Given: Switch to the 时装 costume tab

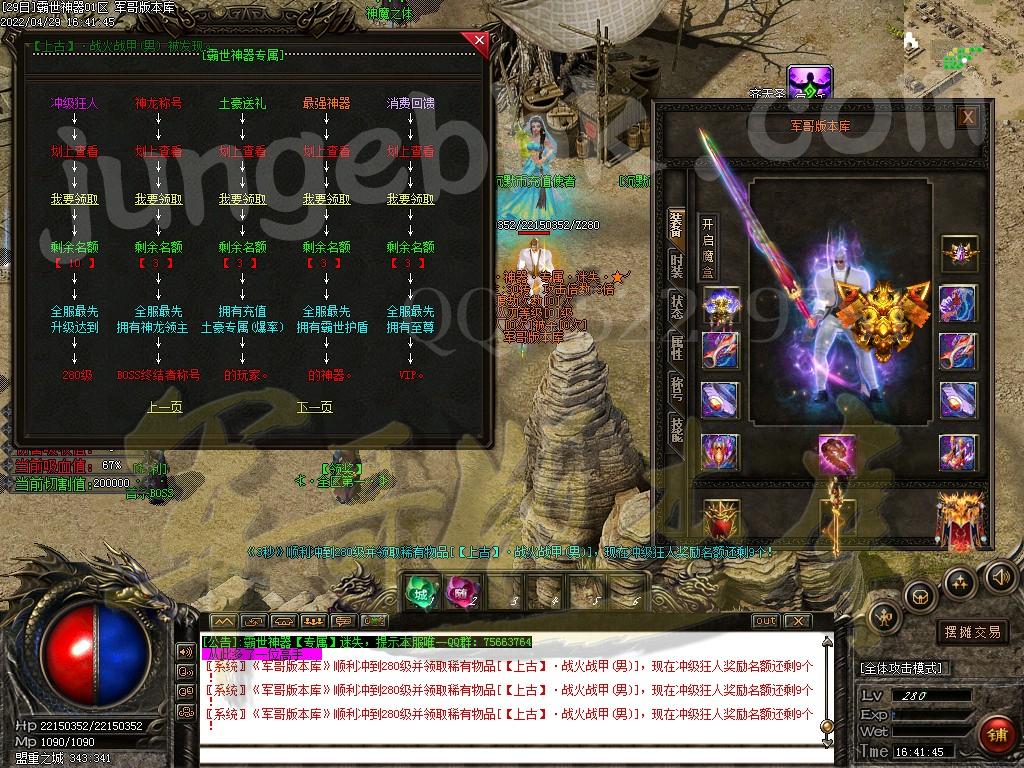Looking at the screenshot, I should tap(677, 265).
